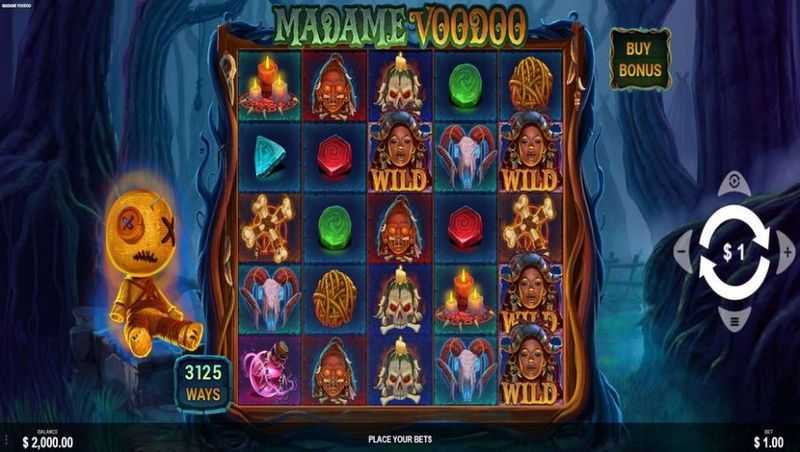Decrease the bet with the minus button
This screenshot has width=800, height=452.
(683, 252)
